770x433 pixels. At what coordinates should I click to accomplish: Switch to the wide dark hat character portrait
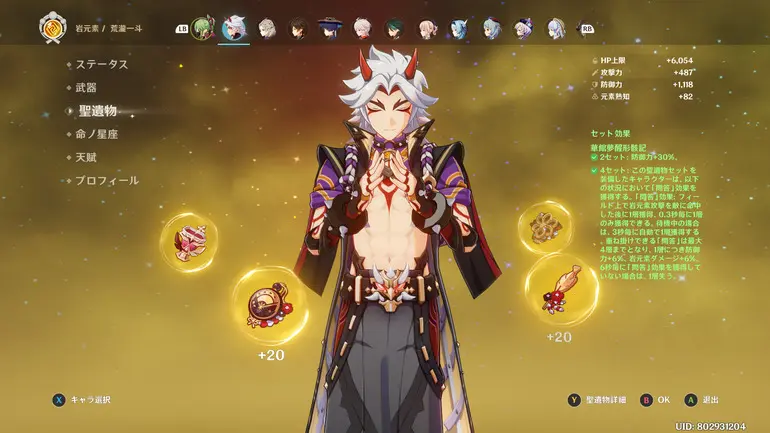pyautogui.click(x=330, y=27)
